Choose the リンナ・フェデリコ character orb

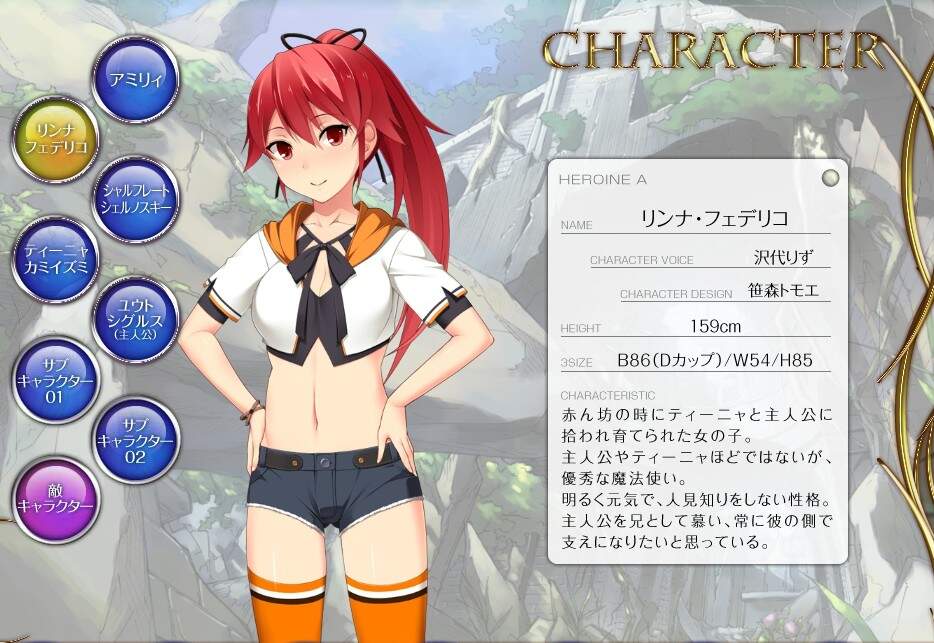tap(55, 139)
